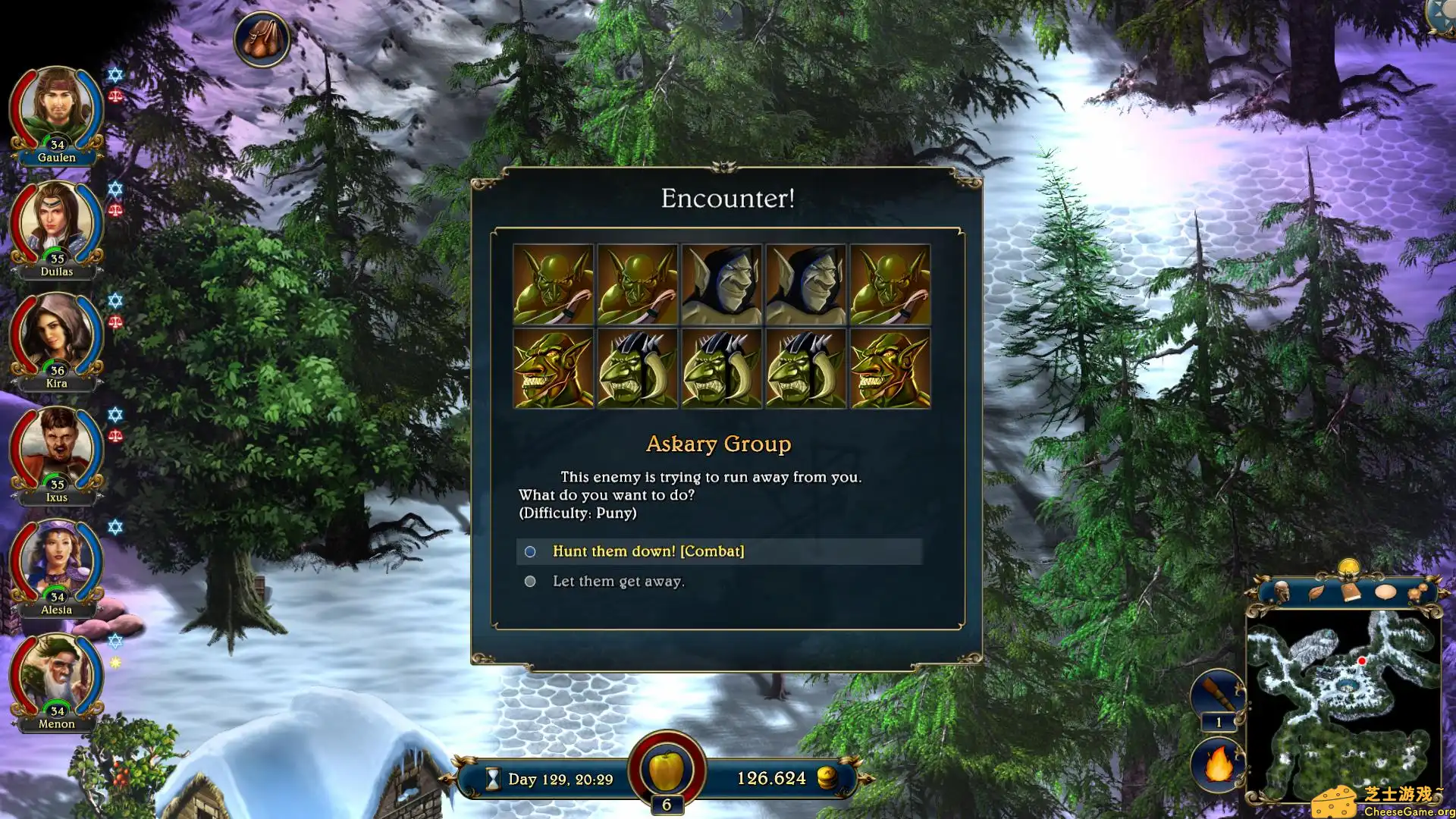Screen dimensions: 1456x819
Task: Click the campfire rest icon
Action: pyautogui.click(x=1218, y=764)
